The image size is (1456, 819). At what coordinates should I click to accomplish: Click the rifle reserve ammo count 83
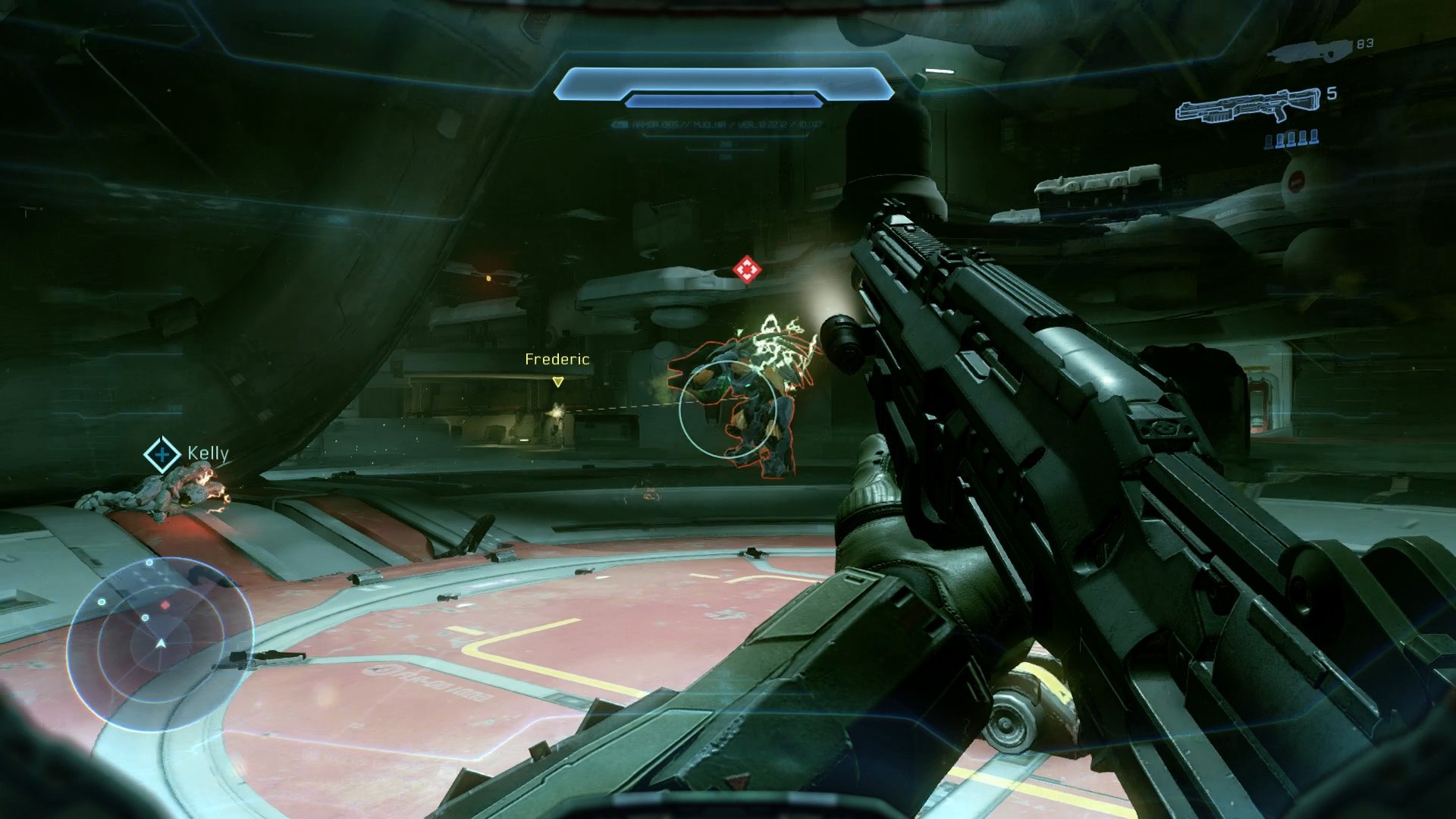(x=1364, y=44)
